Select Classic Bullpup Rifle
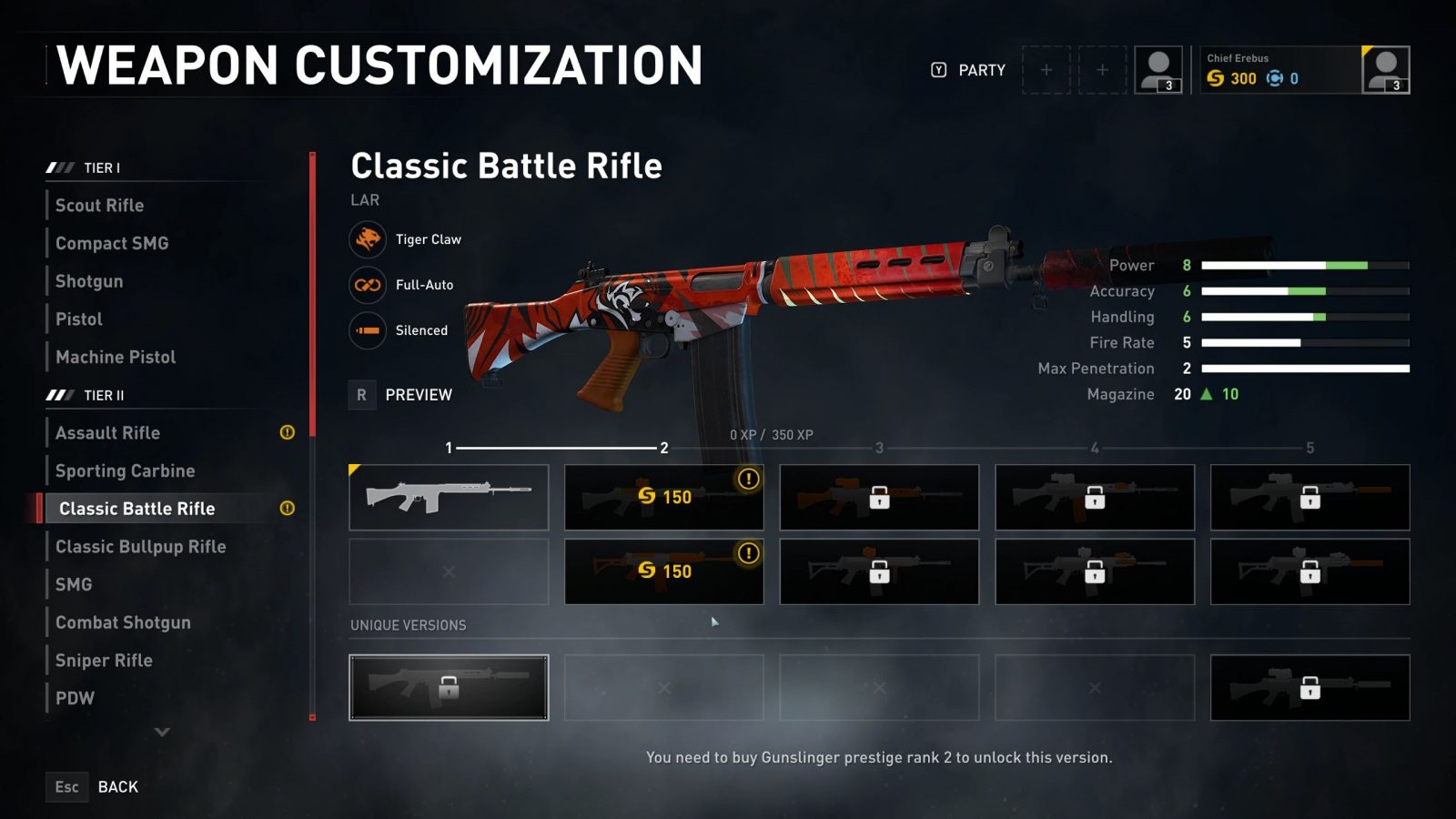This screenshot has width=1456, height=819. (140, 547)
